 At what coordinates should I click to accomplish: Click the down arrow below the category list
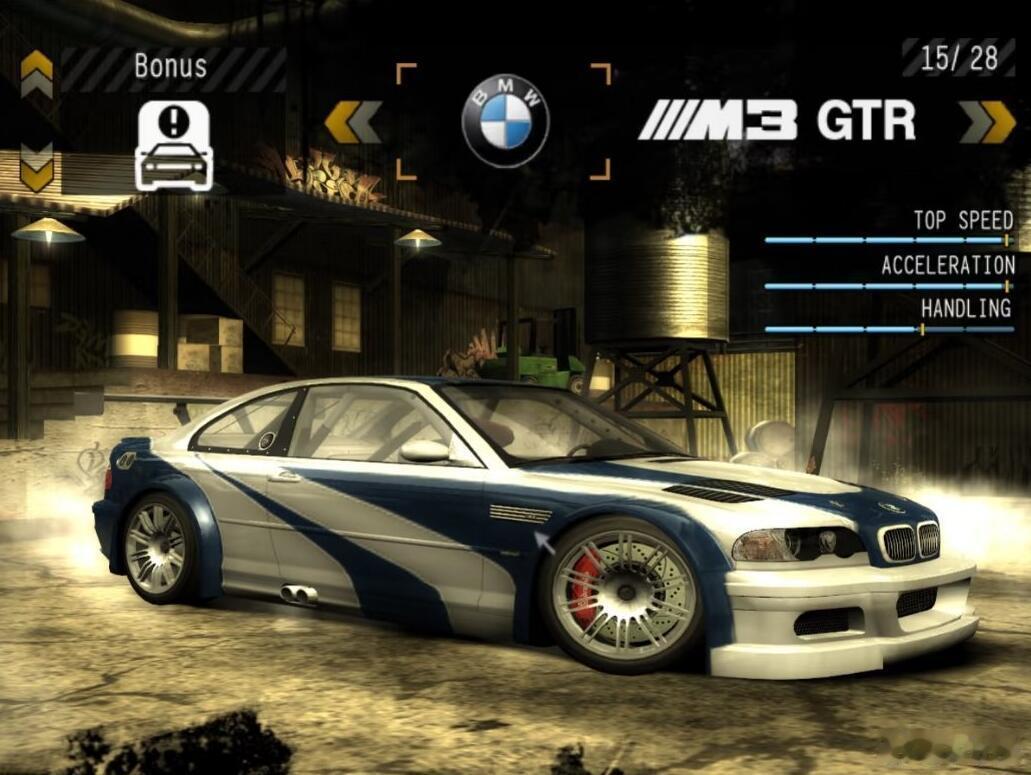click(37, 168)
